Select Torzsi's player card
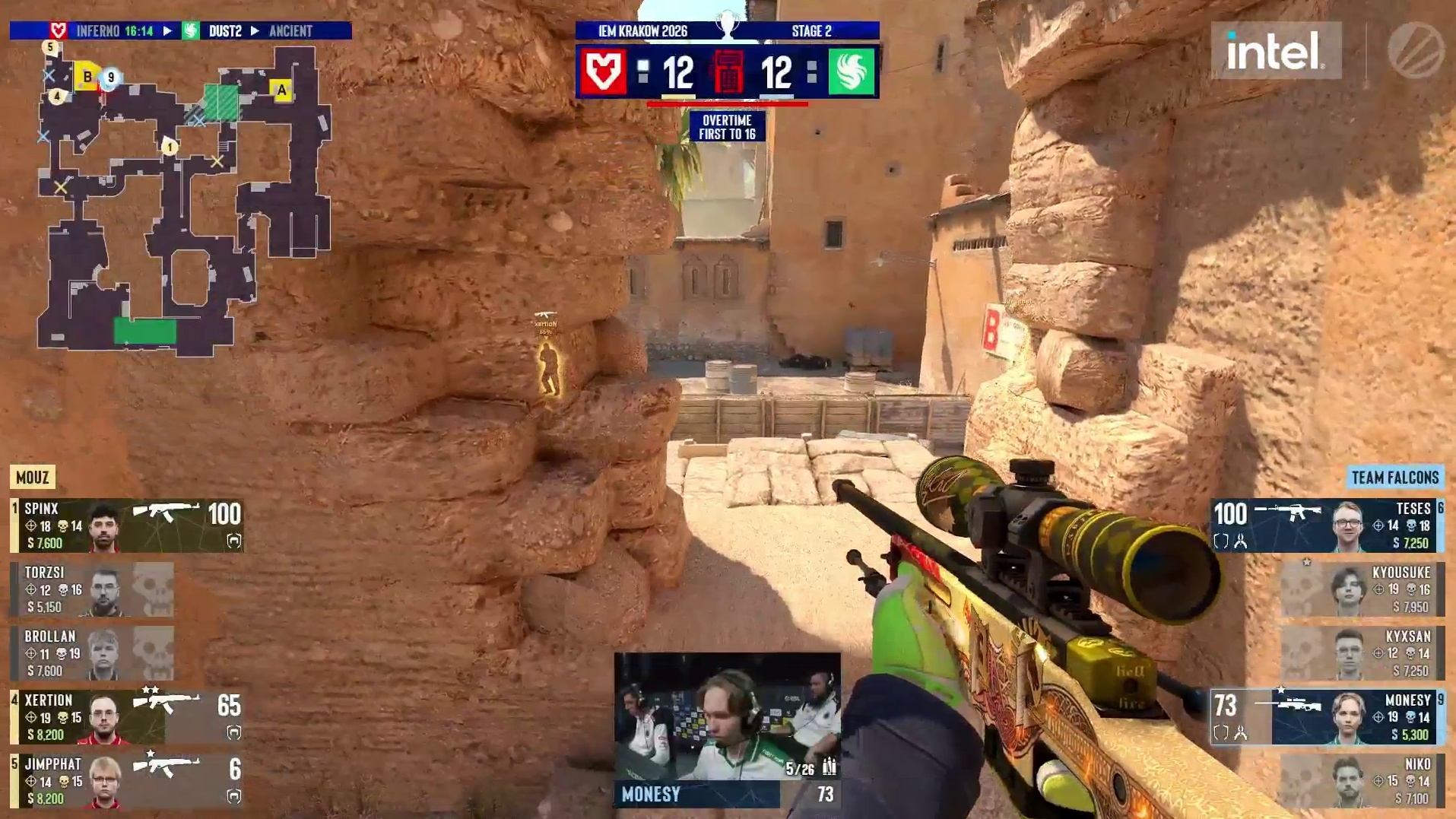 coord(92,589)
